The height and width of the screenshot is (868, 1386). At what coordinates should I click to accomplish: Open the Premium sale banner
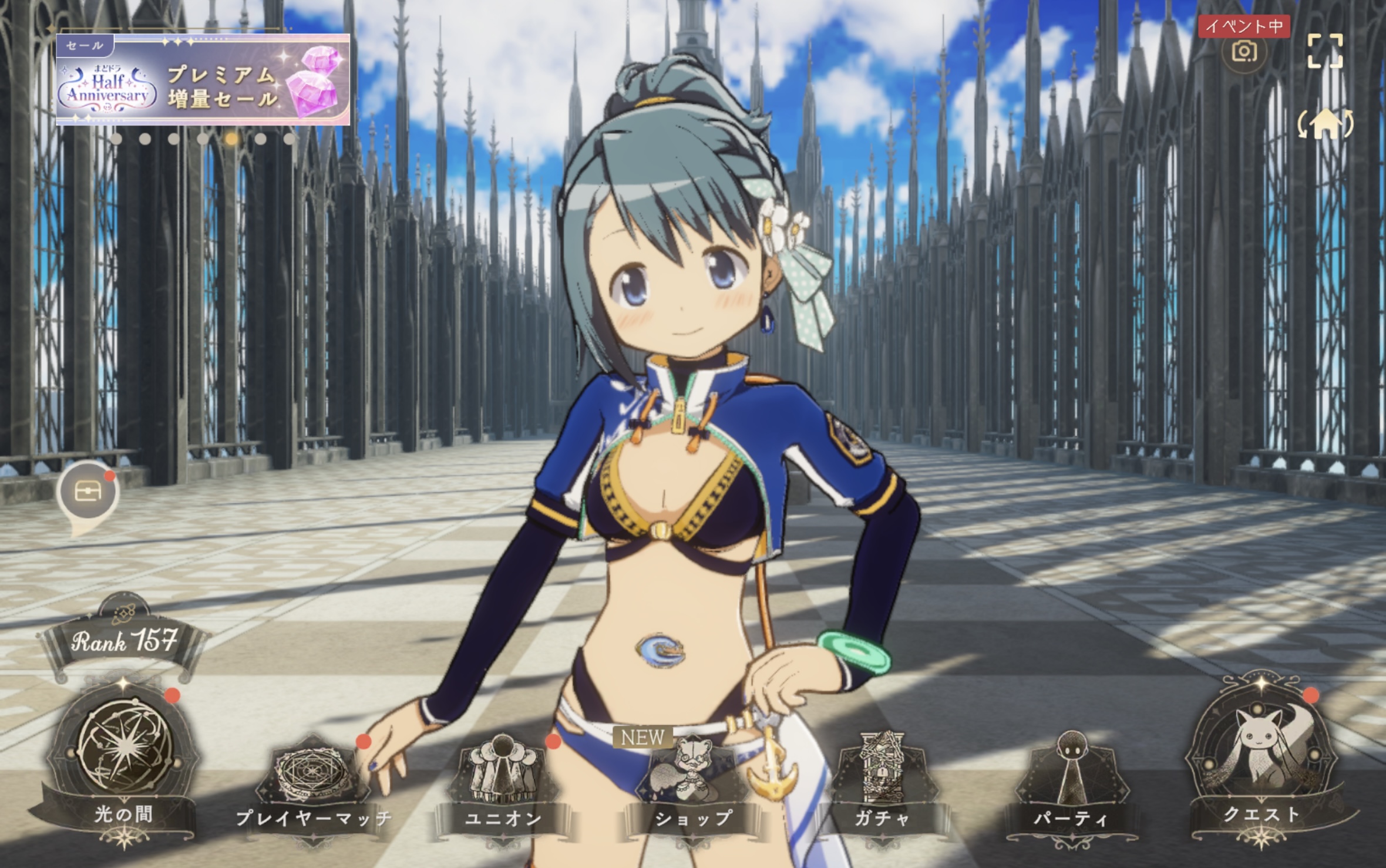(203, 80)
